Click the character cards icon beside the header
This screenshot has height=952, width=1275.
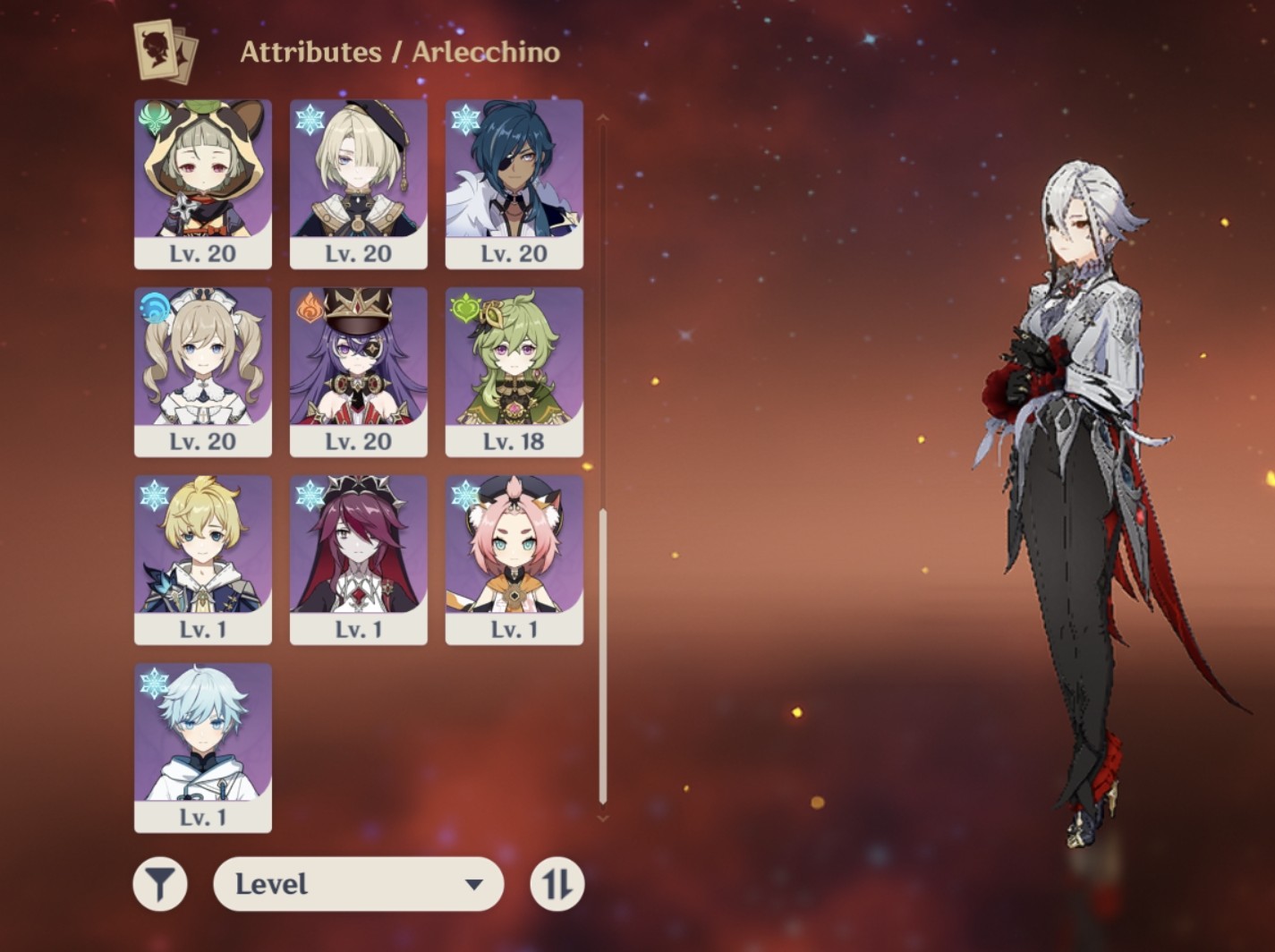point(161,51)
